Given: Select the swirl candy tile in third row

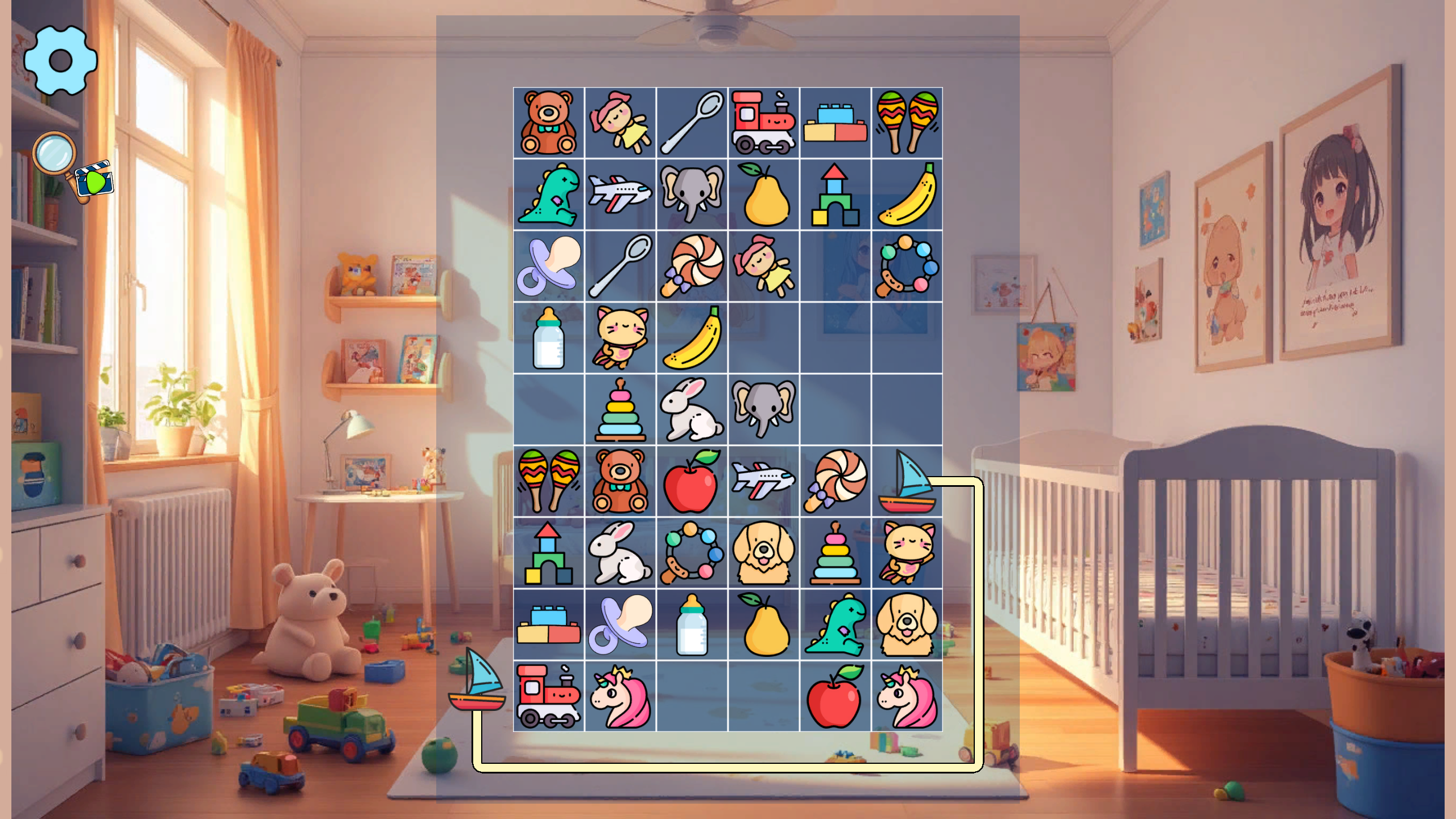Looking at the screenshot, I should [691, 266].
